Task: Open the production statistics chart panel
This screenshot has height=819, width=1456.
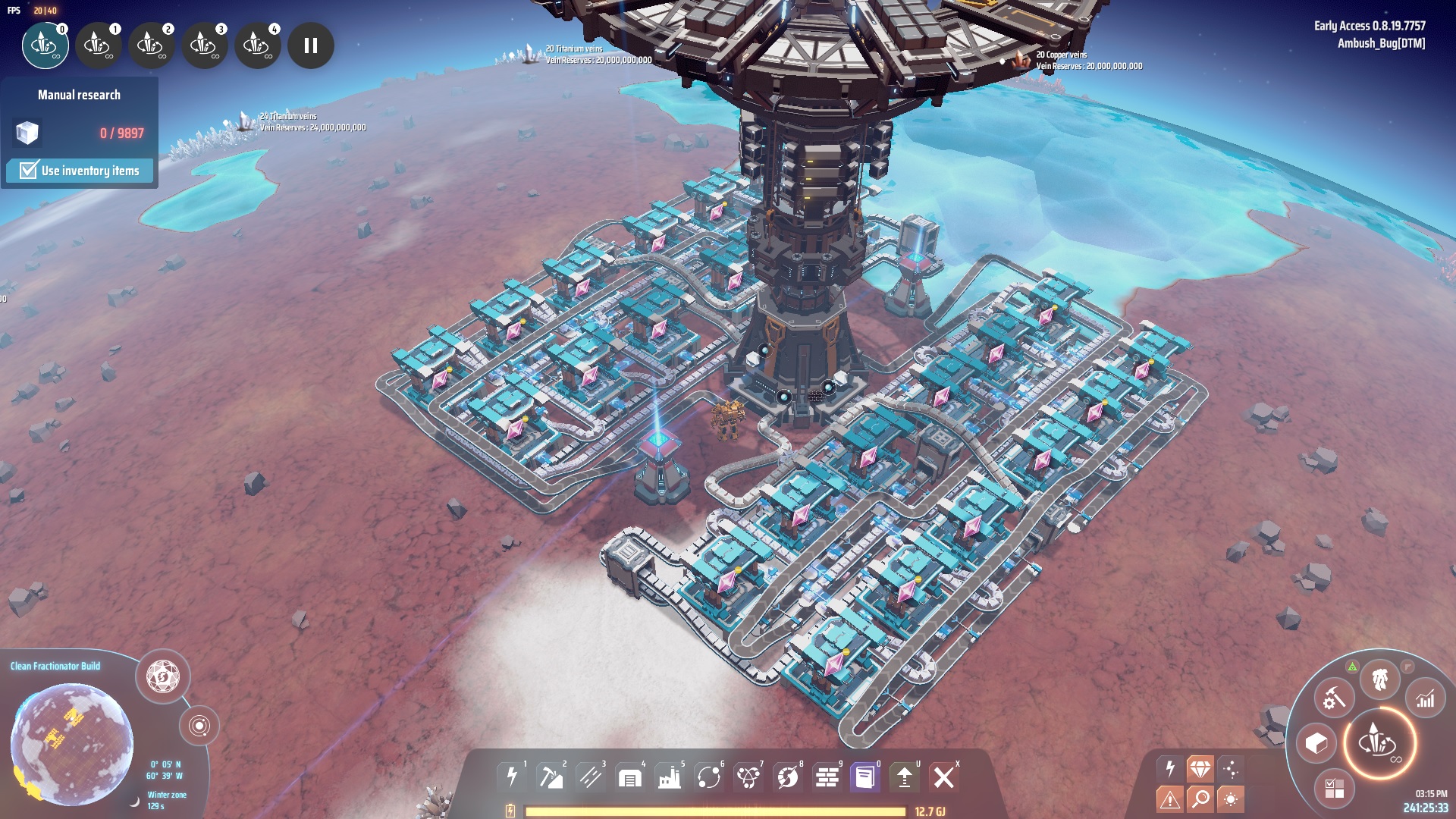Action: click(x=1426, y=698)
